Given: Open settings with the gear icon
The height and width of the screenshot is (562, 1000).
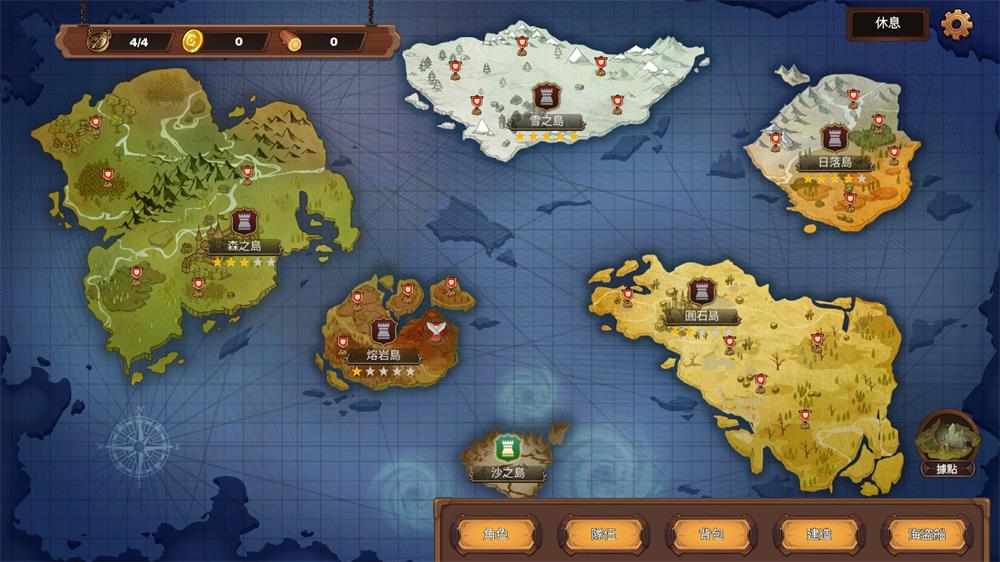Looking at the screenshot, I should pos(957,24).
